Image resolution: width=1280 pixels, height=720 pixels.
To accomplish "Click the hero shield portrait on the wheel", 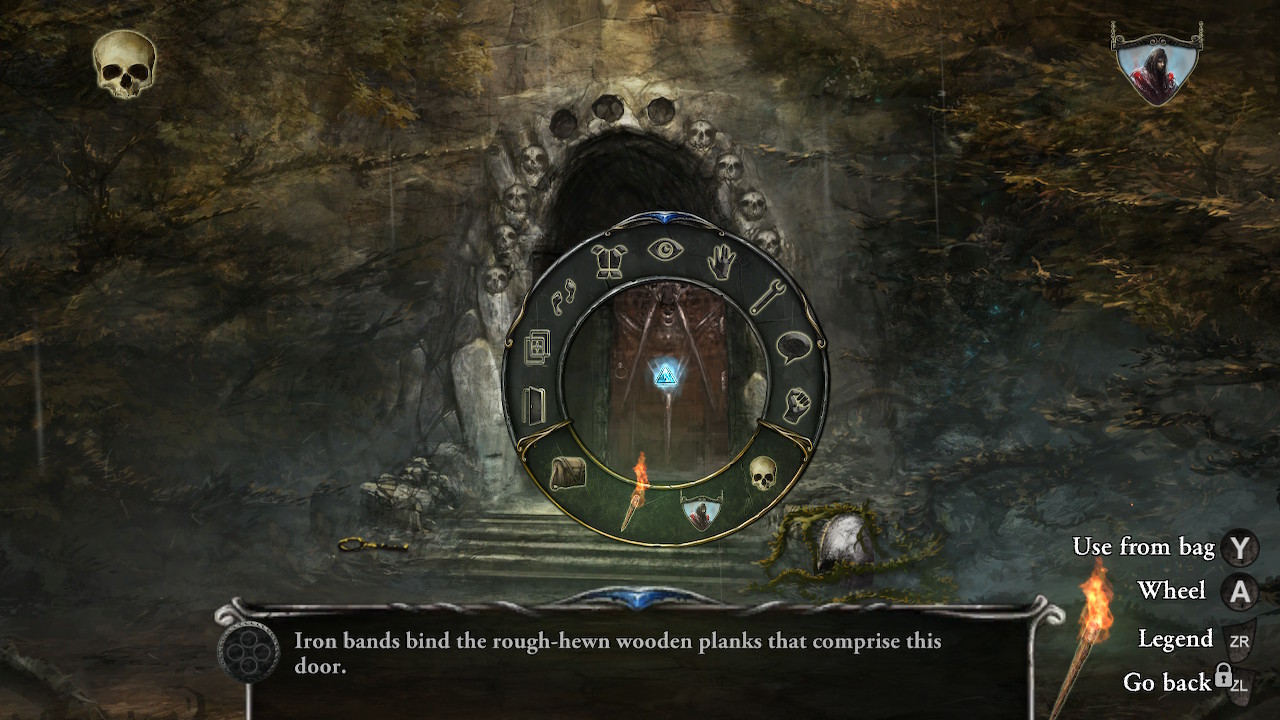I will tap(701, 512).
